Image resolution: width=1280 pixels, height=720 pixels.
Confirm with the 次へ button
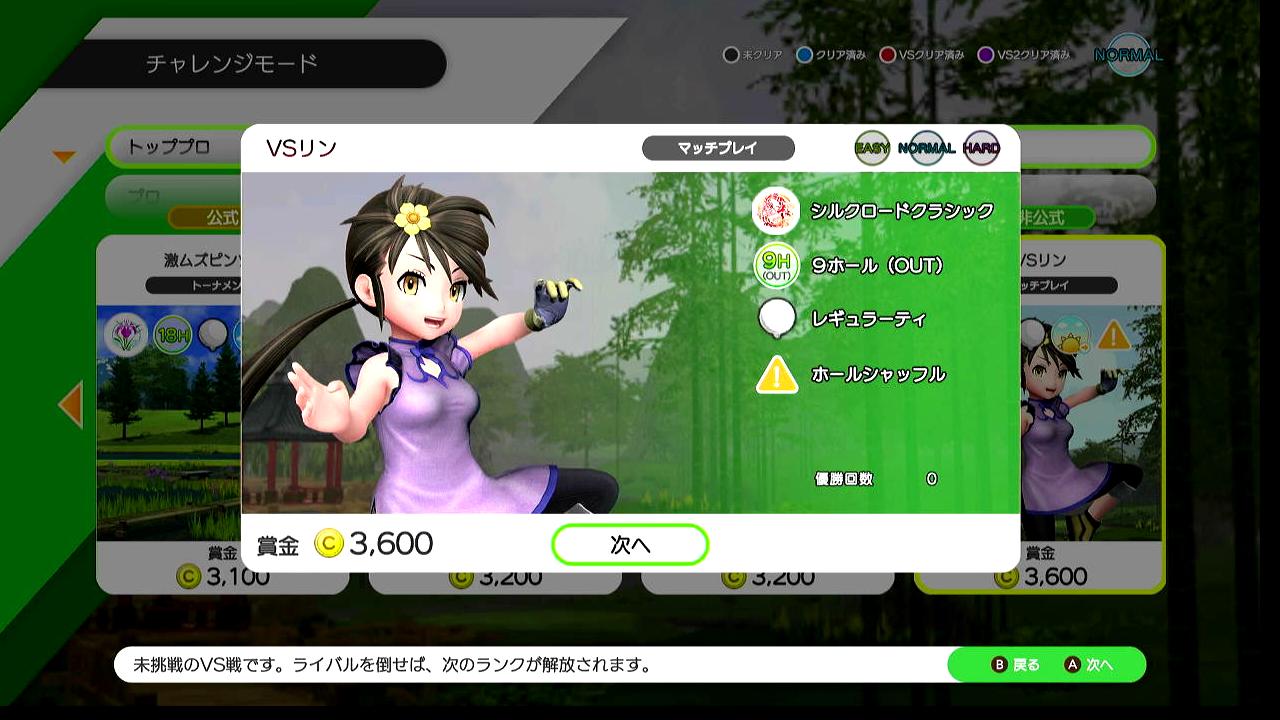tap(630, 545)
